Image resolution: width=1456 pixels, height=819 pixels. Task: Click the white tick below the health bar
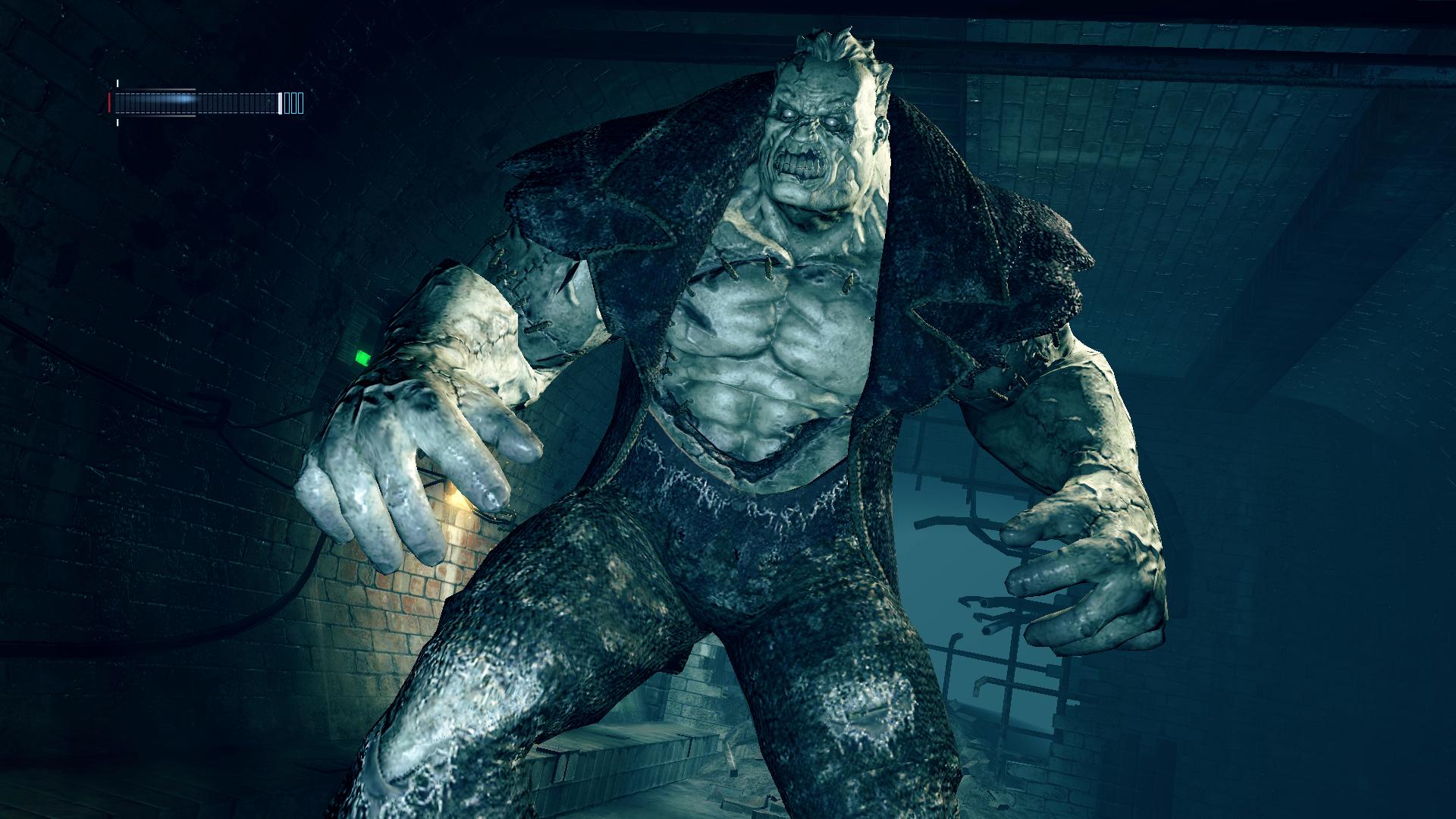coord(118,123)
